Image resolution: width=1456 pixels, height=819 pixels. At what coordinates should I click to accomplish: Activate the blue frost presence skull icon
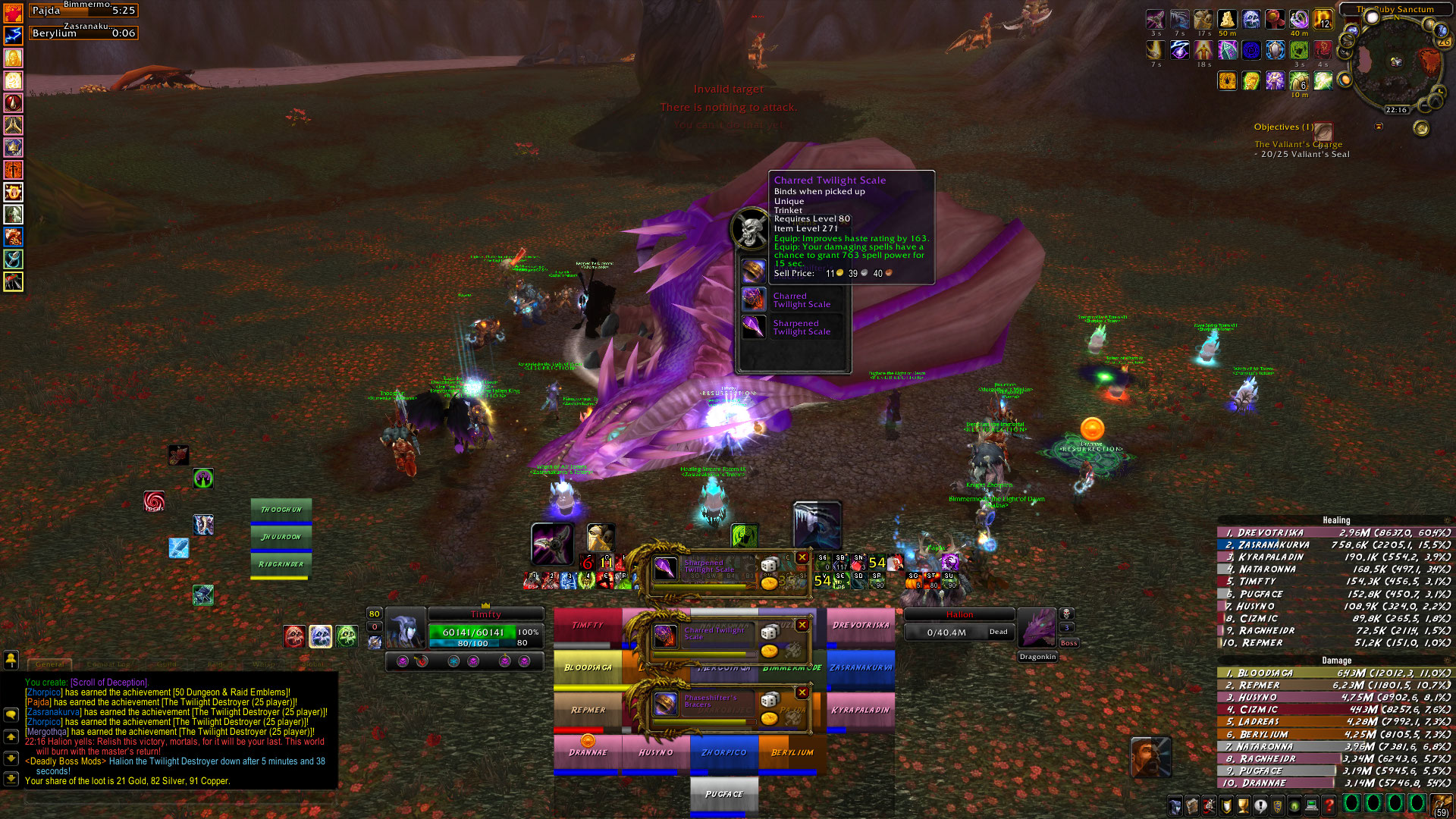coord(320,636)
